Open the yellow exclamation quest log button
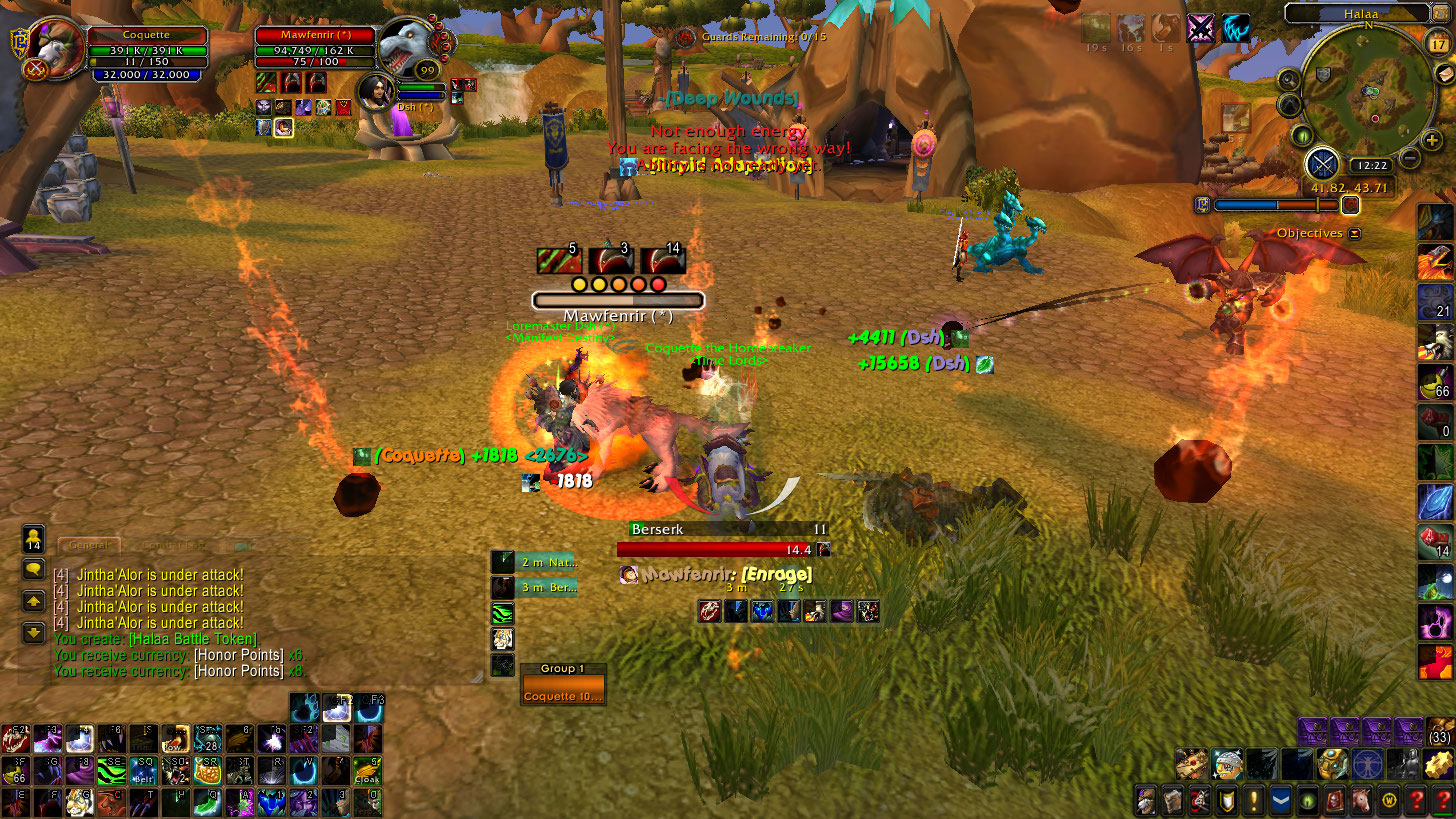This screenshot has width=1456, height=819. [x=1254, y=801]
